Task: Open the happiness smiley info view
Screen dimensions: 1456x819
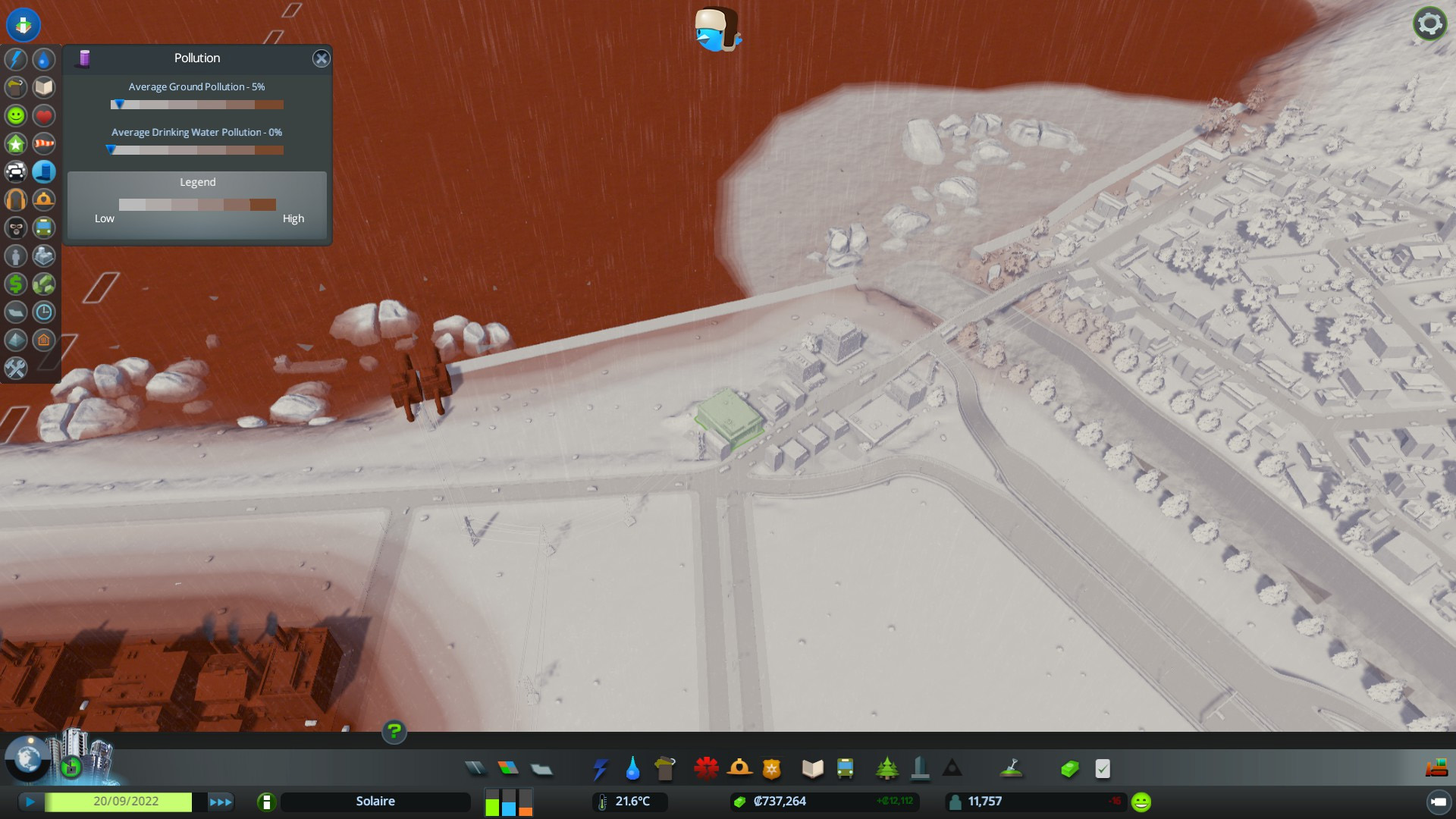Action: (16, 115)
